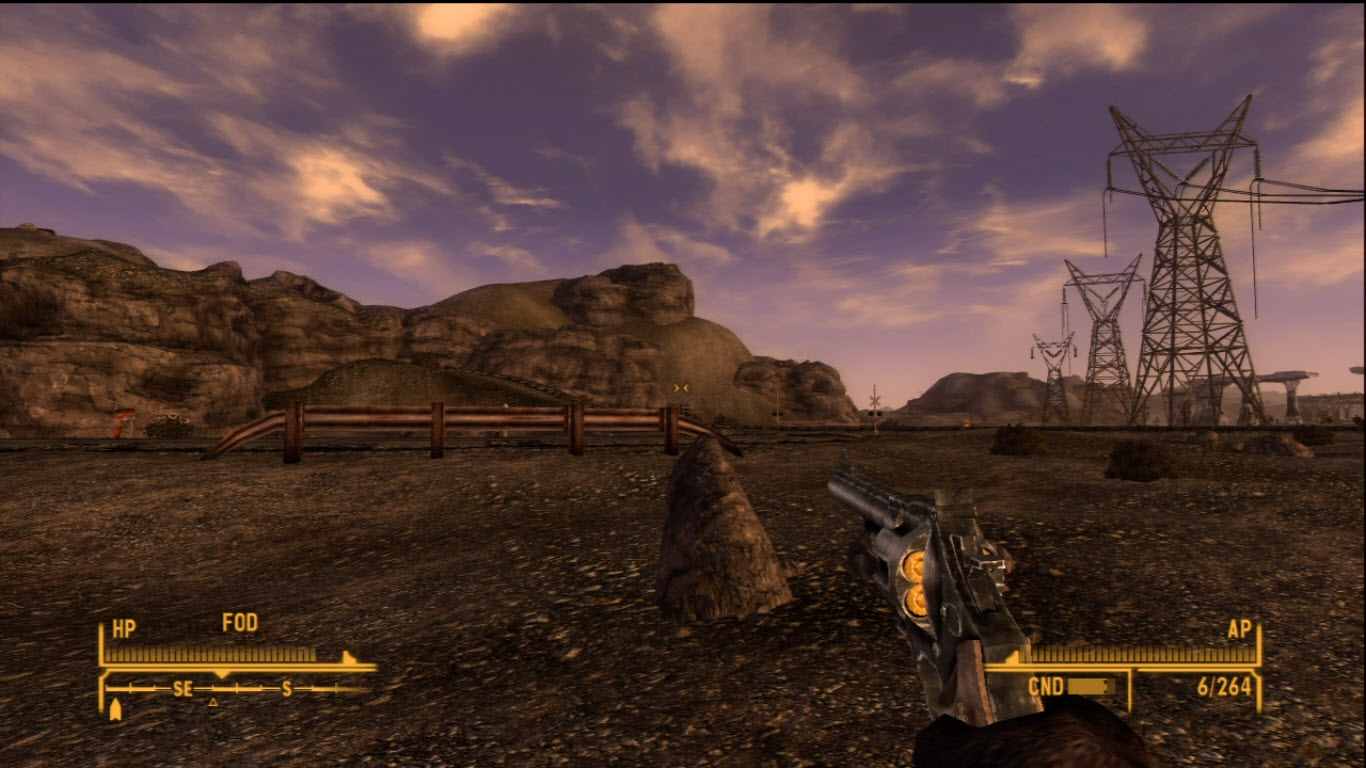Click the railroad crossing sign in the distance
The height and width of the screenshot is (768, 1366).
875,400
